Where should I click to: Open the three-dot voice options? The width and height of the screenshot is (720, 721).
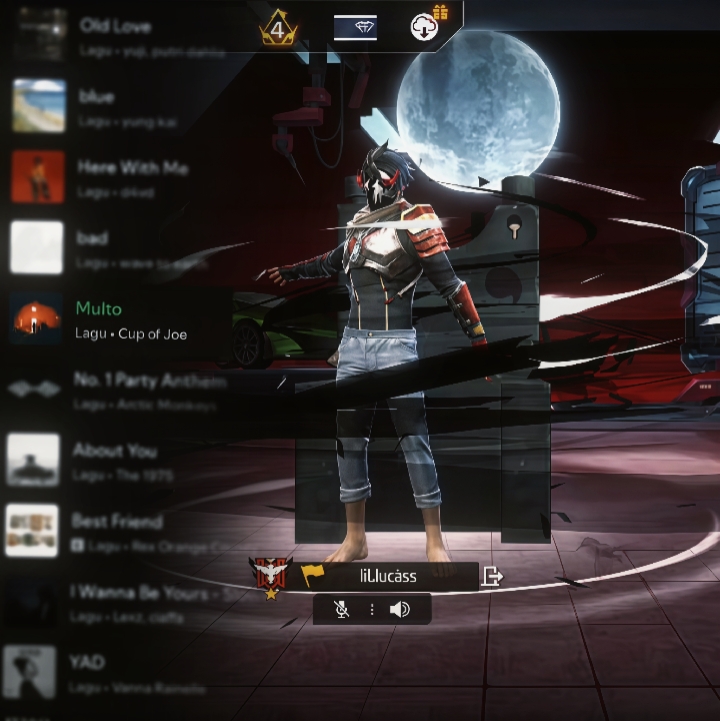[371, 609]
